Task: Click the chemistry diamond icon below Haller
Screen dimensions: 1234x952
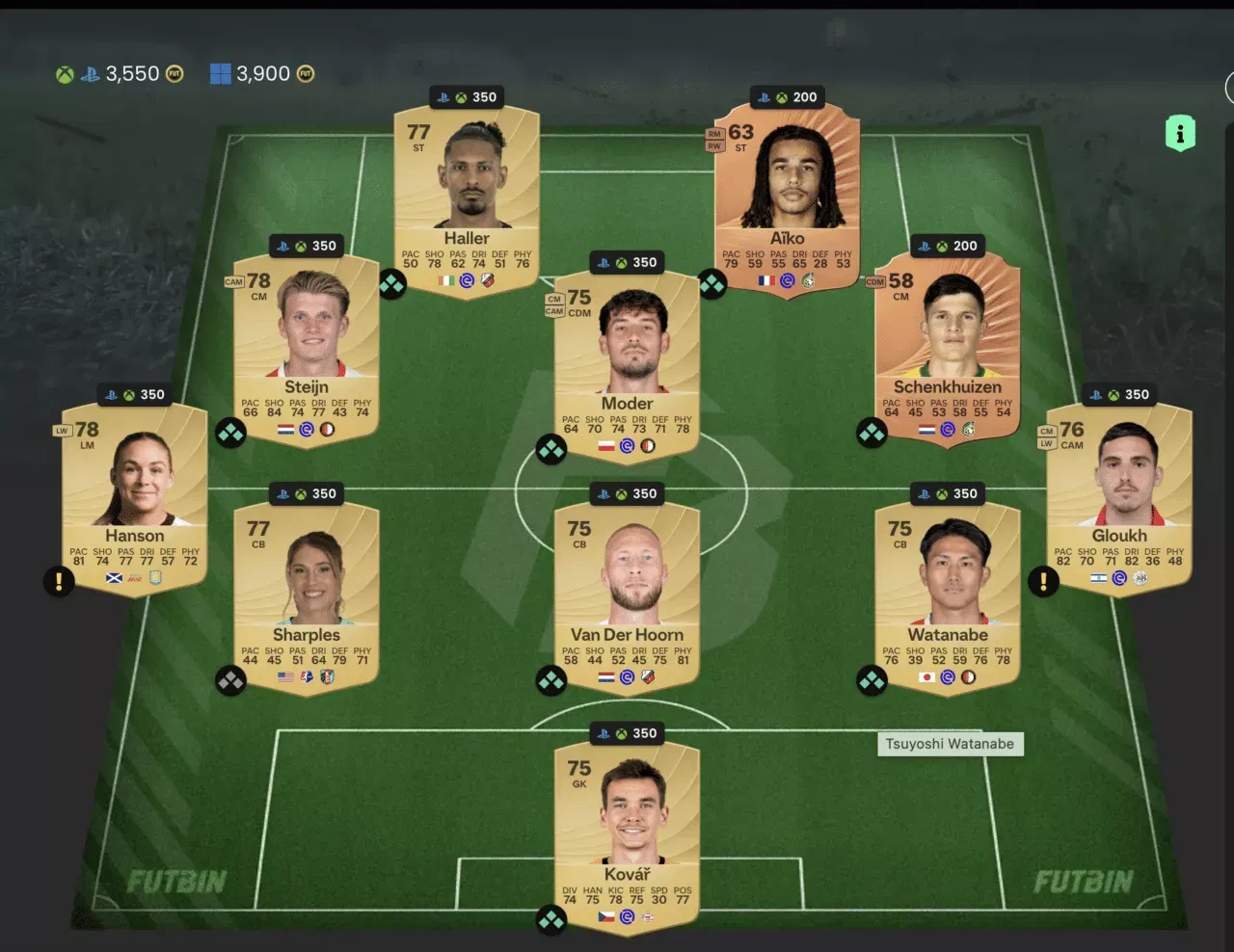Action: click(391, 285)
